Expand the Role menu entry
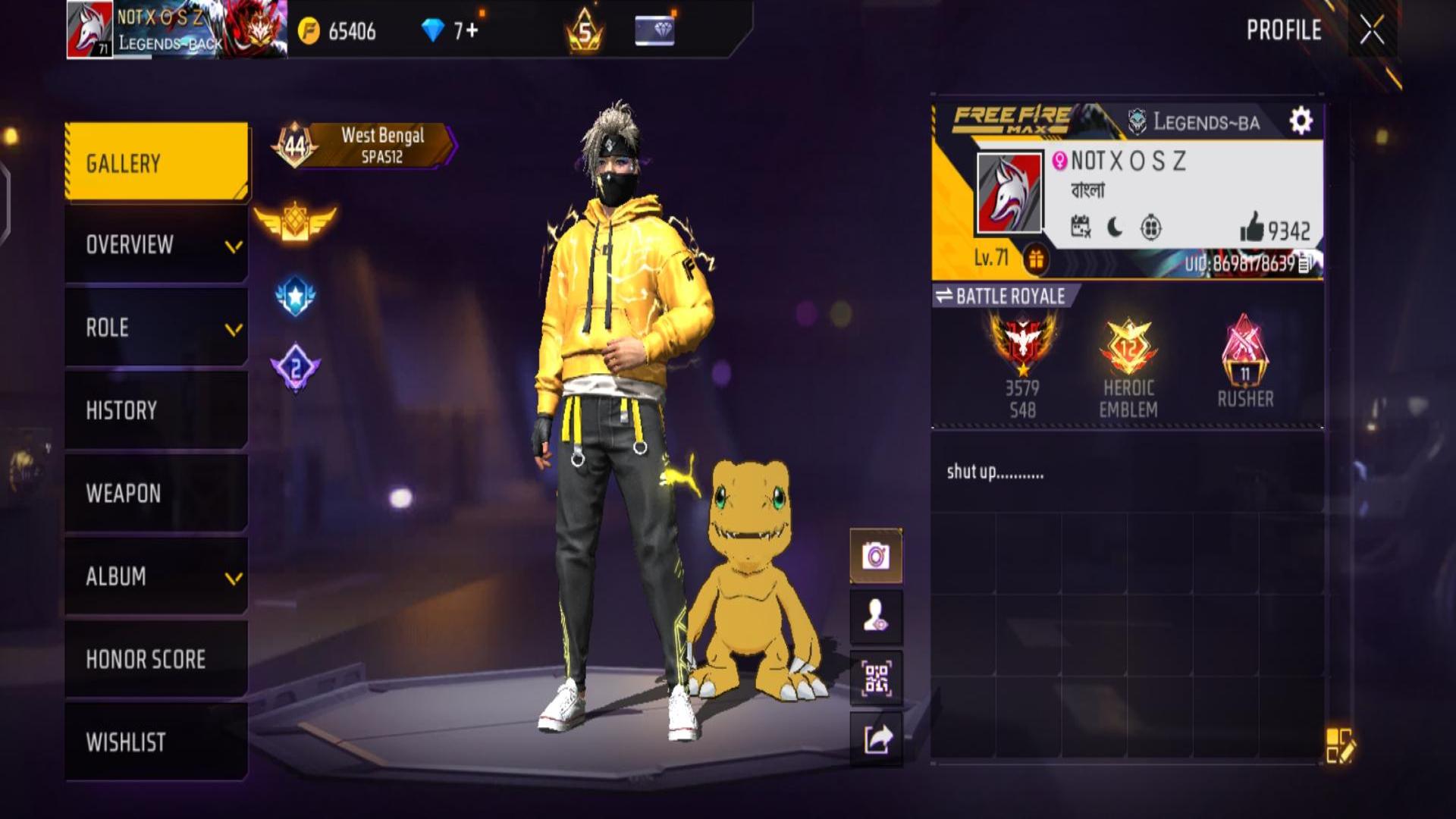 tap(156, 328)
